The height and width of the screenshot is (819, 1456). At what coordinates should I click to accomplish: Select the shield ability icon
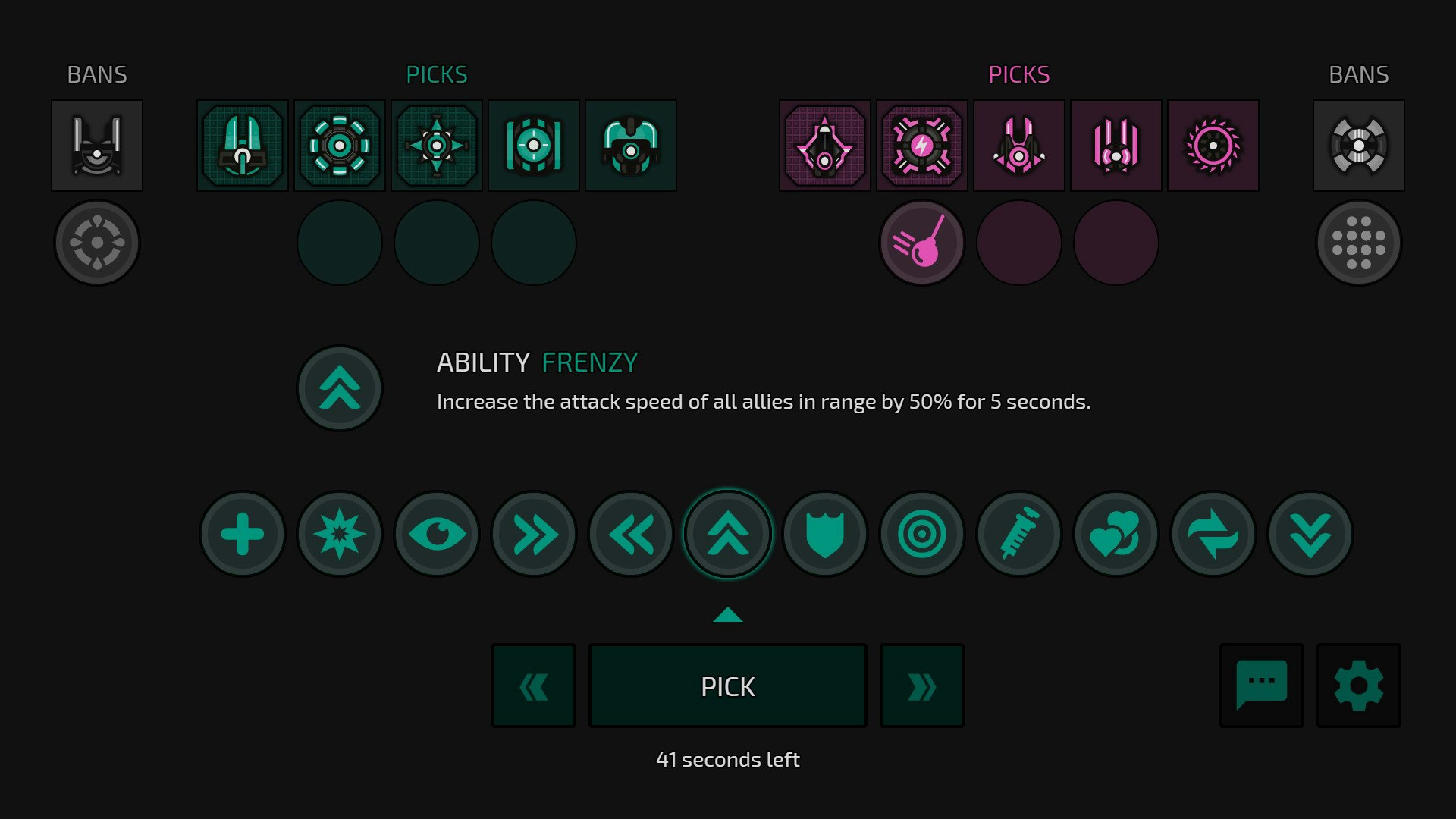coord(824,533)
